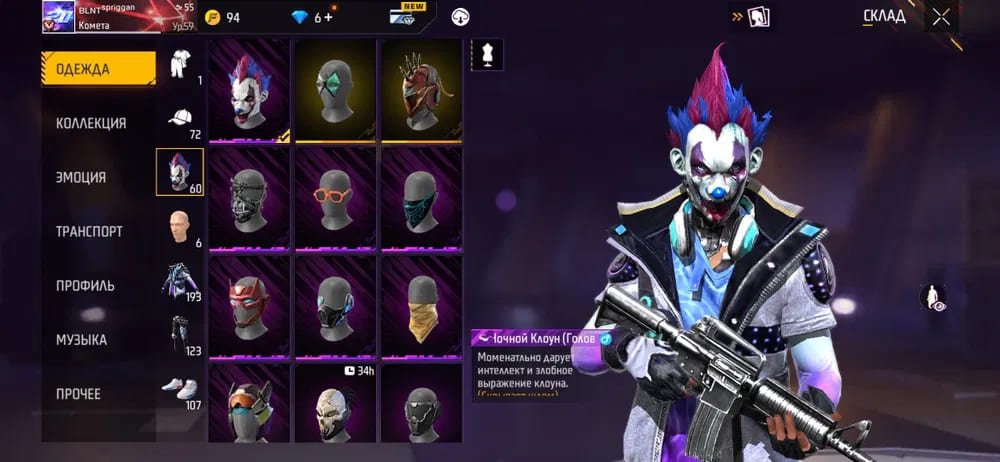Show the Прочее miscellaneous category
The height and width of the screenshot is (462, 1000).
click(78, 394)
